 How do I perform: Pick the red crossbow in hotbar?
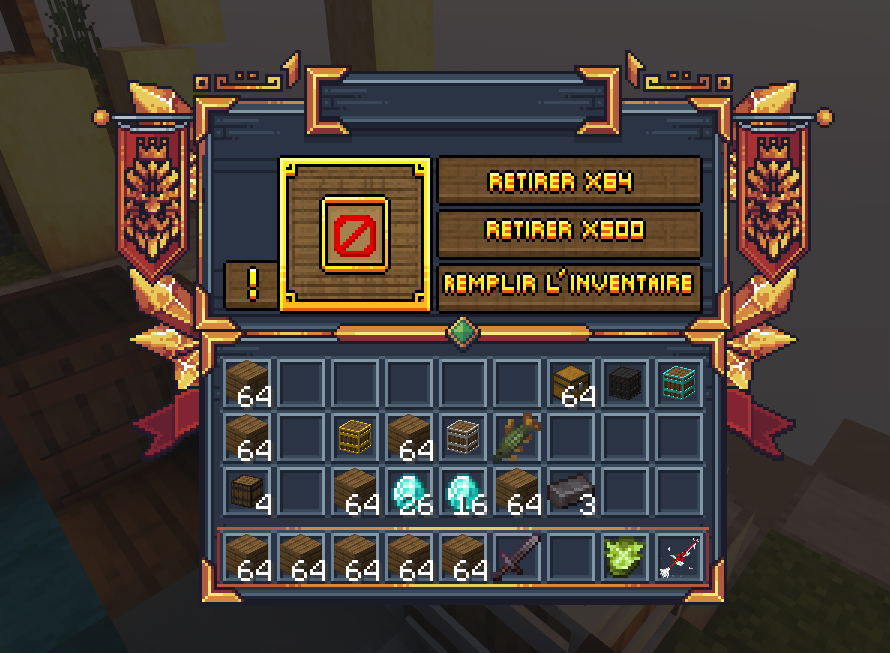[679, 556]
